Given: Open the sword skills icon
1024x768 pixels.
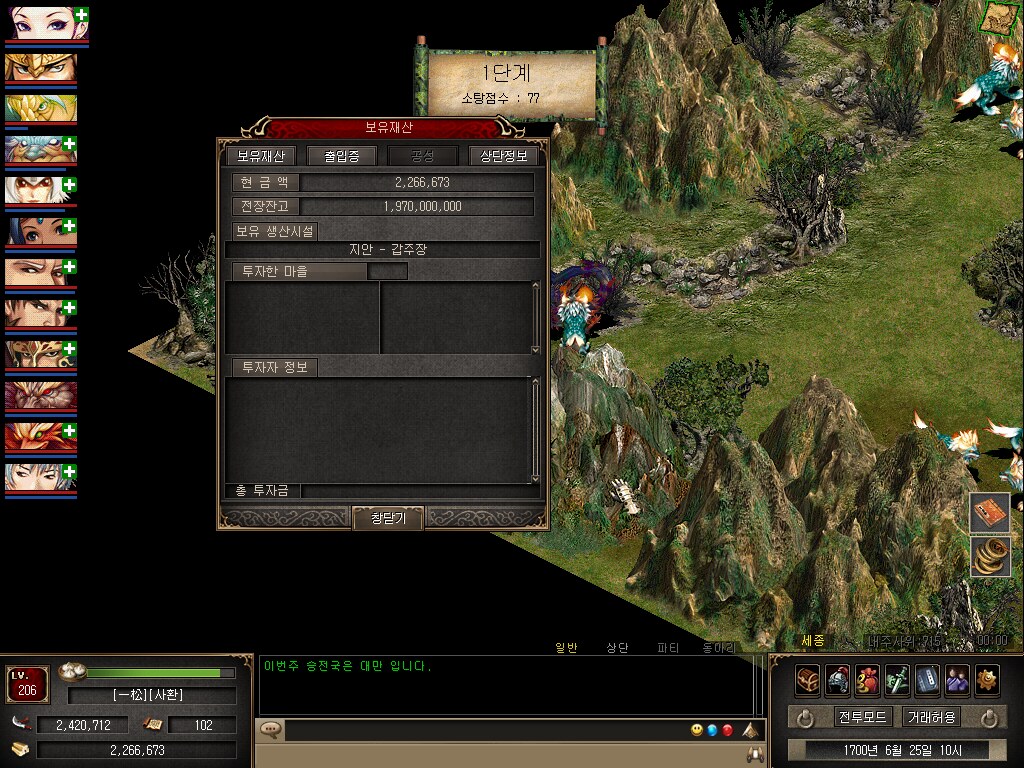Looking at the screenshot, I should 897,679.
